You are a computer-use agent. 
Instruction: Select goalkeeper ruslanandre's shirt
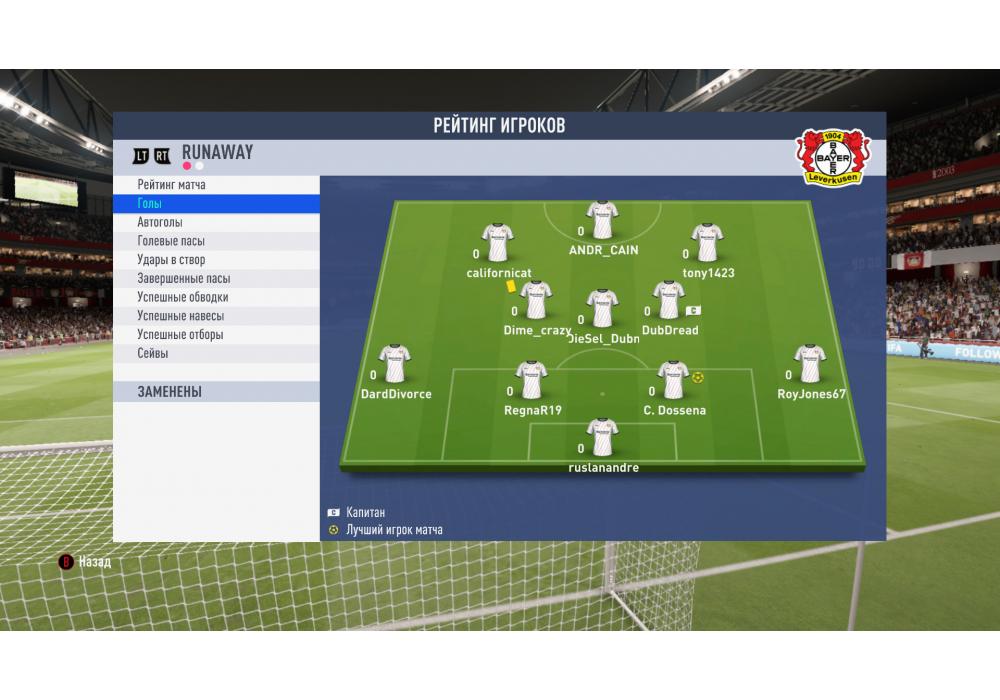[603, 438]
